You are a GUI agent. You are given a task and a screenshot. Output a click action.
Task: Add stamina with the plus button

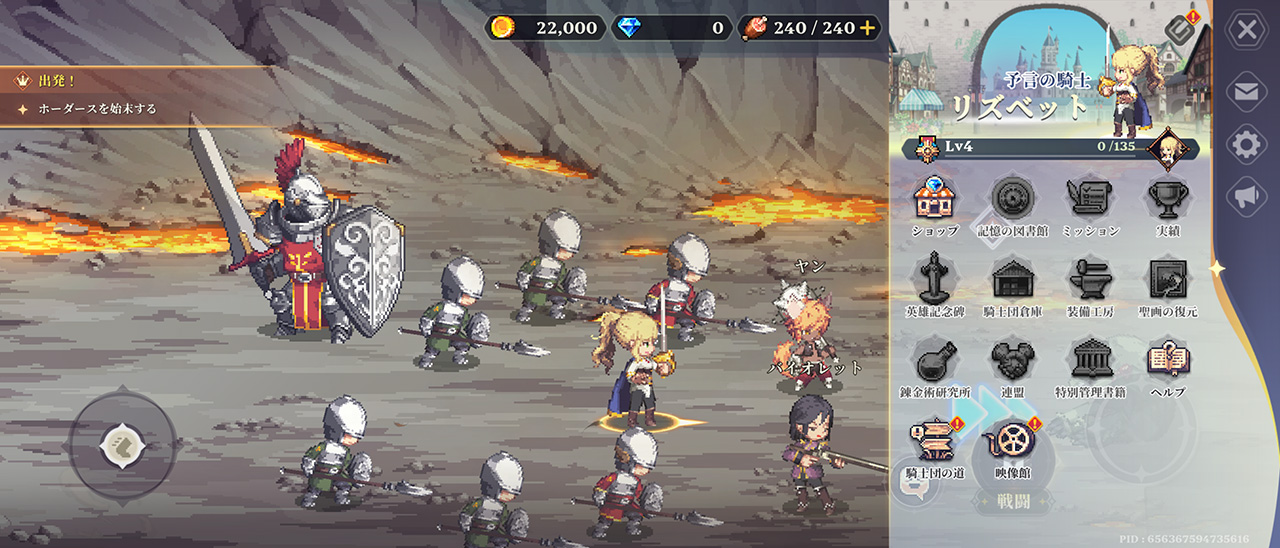point(867,28)
